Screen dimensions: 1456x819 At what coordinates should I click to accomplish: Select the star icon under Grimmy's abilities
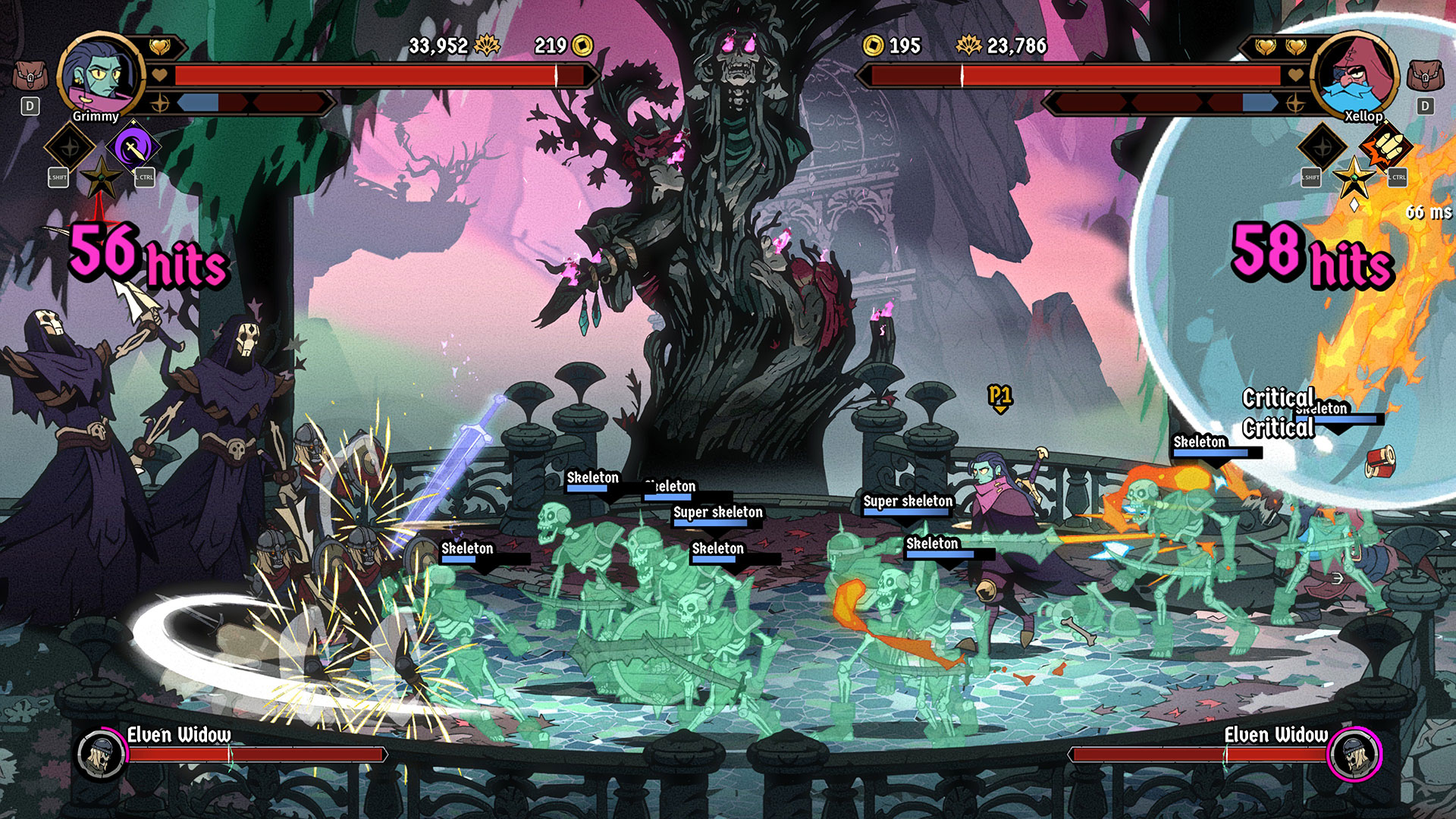(101, 179)
